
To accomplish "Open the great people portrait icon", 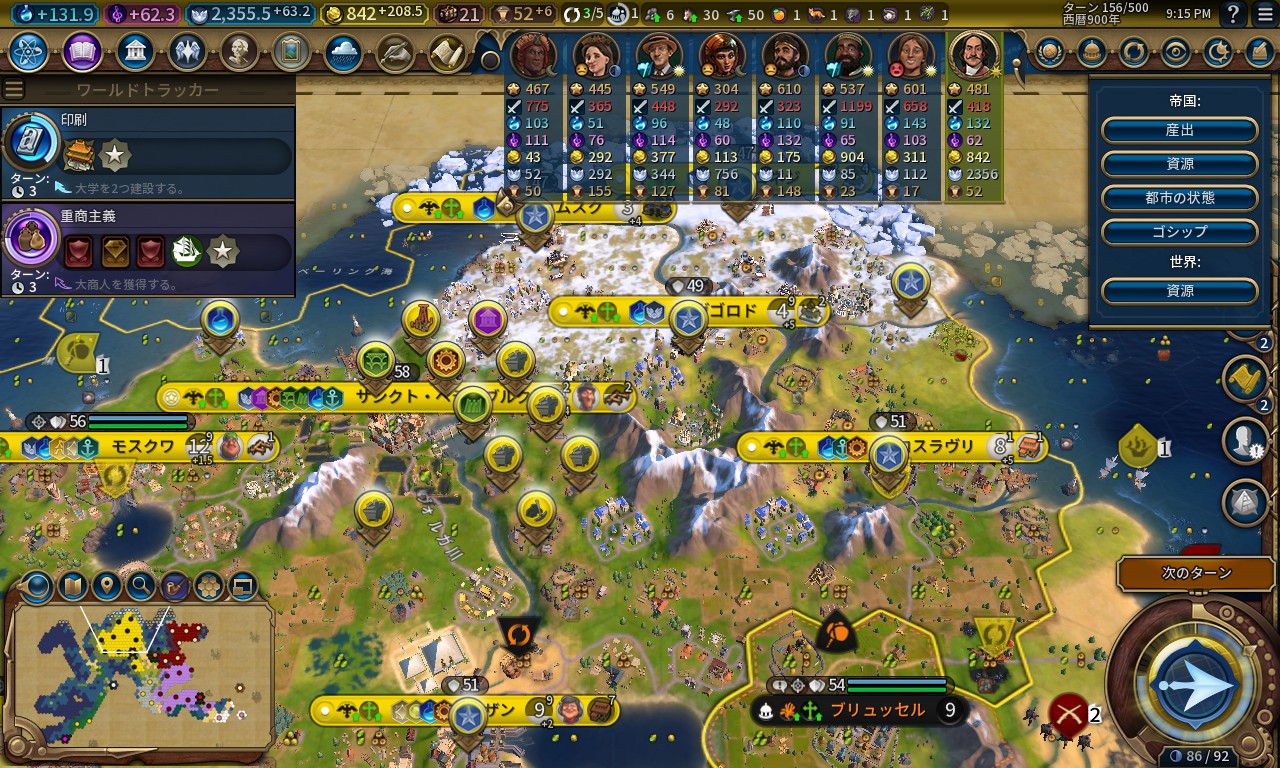I will pos(239,52).
